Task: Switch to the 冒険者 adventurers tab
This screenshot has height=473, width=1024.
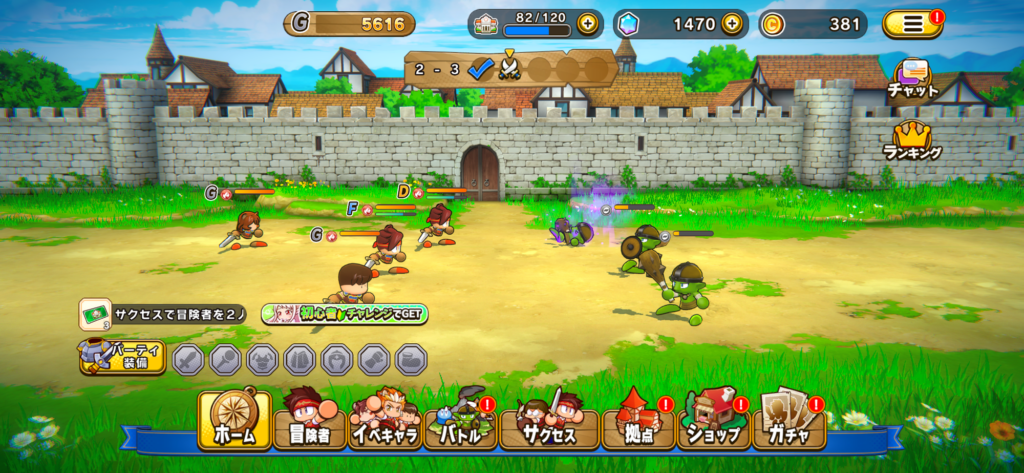Action: (310, 421)
